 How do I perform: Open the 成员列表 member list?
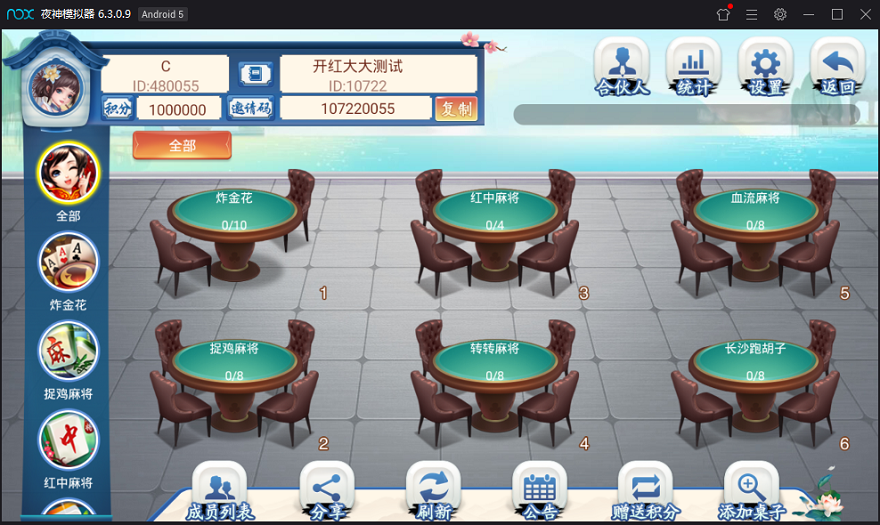(x=220, y=491)
